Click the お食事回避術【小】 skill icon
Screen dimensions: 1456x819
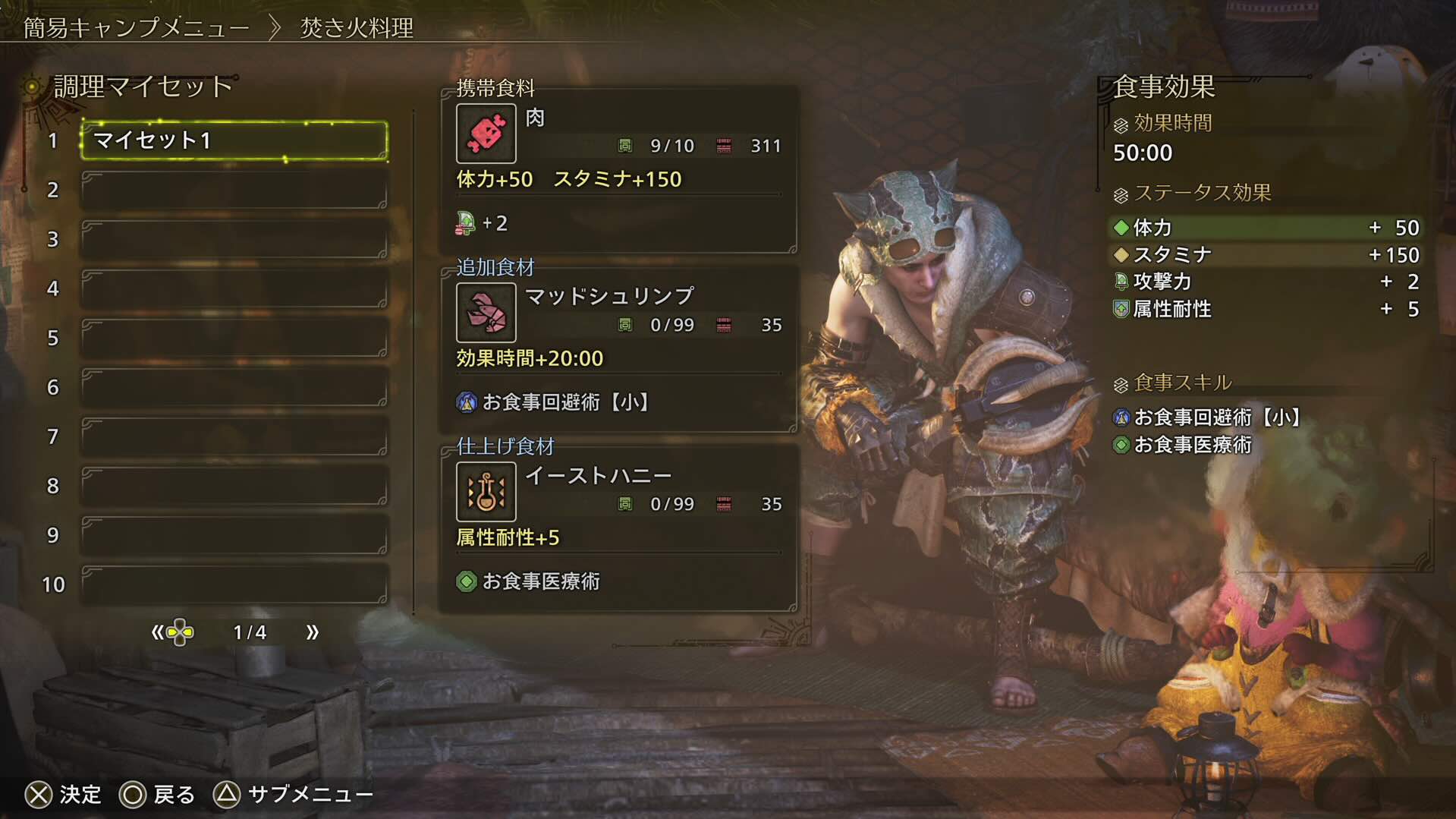point(1121,417)
